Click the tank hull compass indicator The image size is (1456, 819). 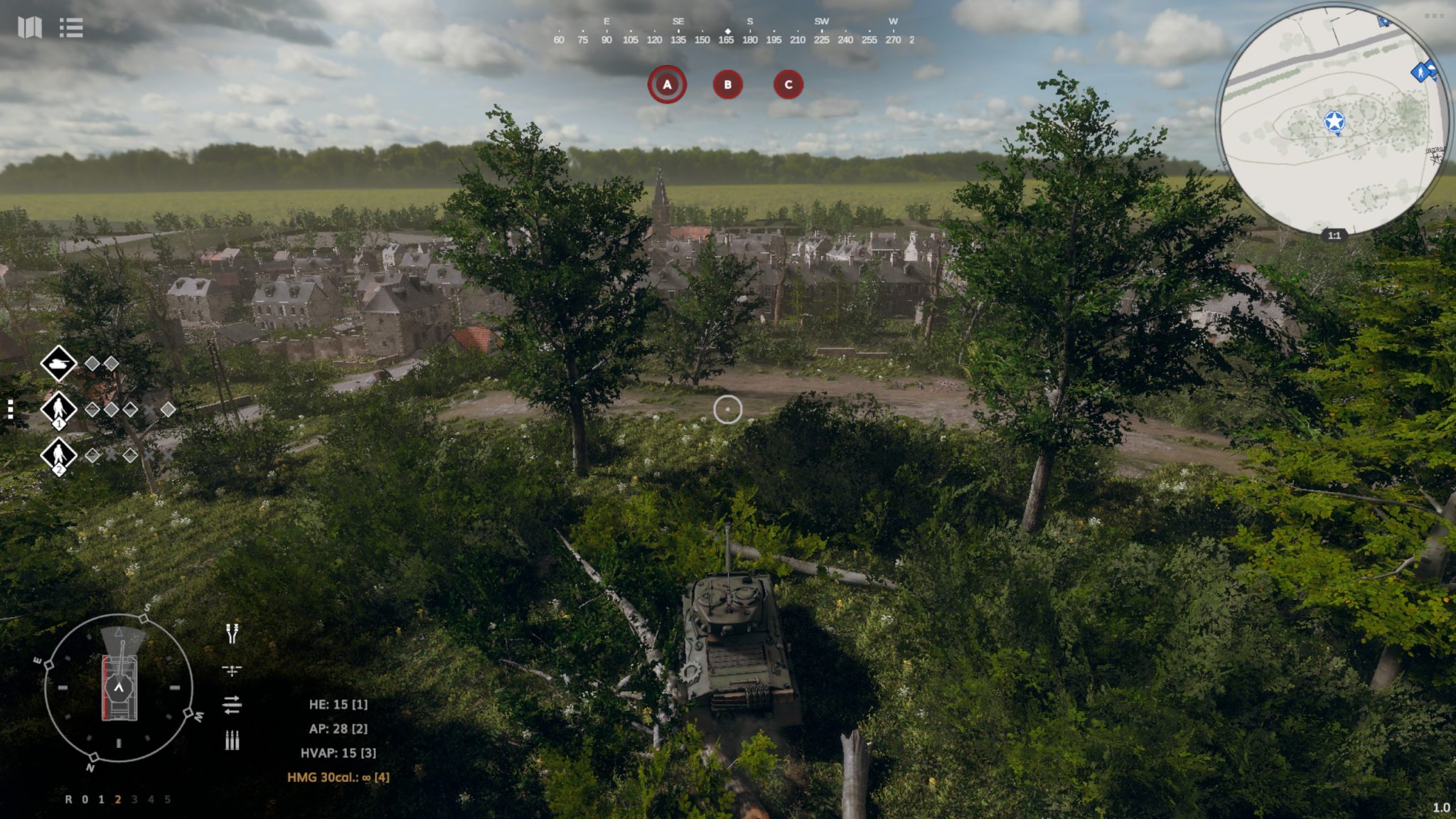tap(119, 687)
